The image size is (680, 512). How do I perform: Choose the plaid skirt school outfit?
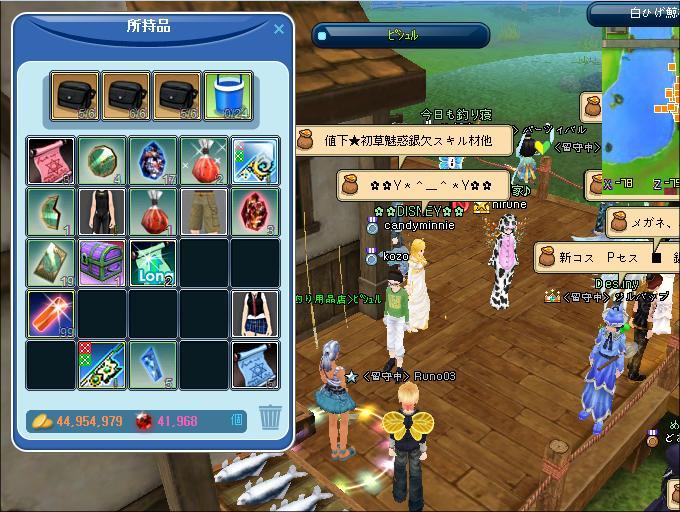[x=255, y=314]
